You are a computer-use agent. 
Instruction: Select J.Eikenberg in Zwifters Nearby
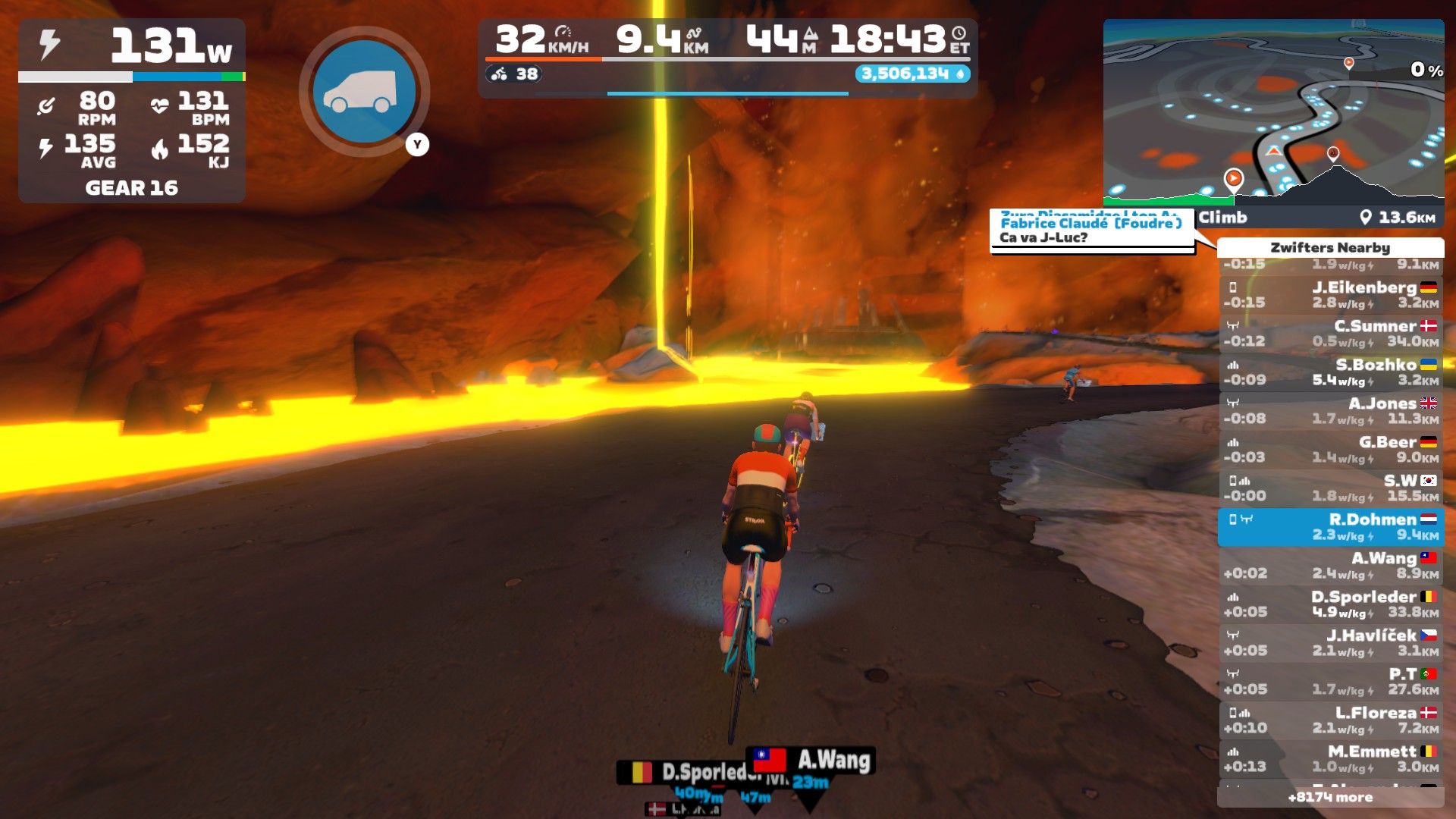[1330, 295]
